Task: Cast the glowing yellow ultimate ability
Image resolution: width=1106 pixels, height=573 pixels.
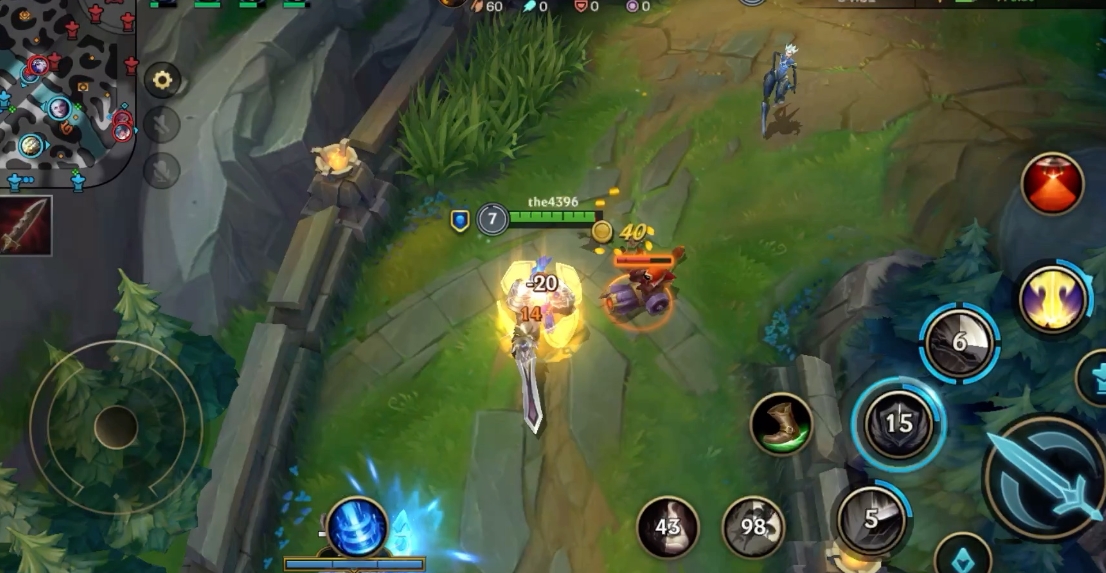Action: point(1052,298)
